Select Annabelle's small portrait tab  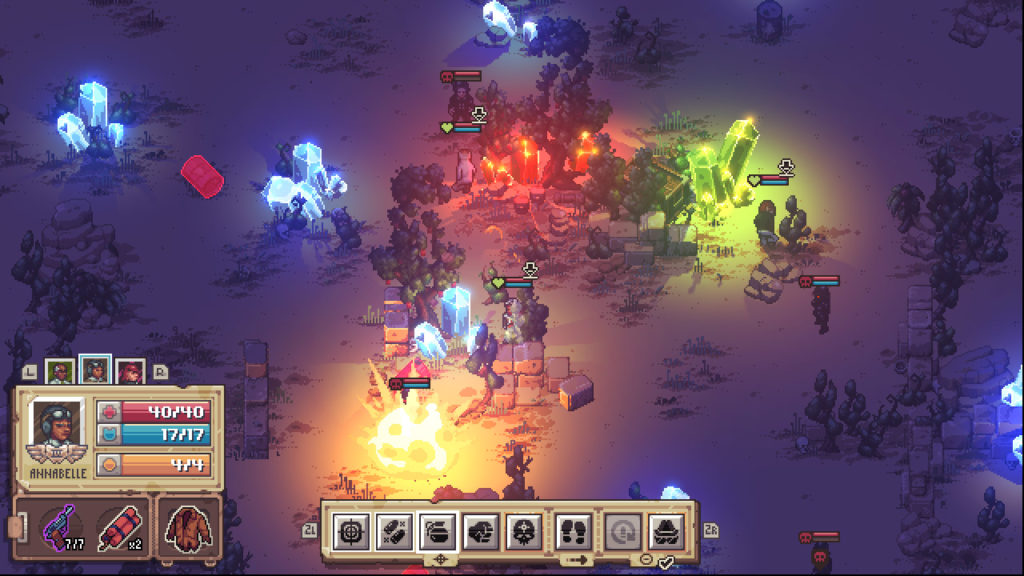[x=95, y=371]
